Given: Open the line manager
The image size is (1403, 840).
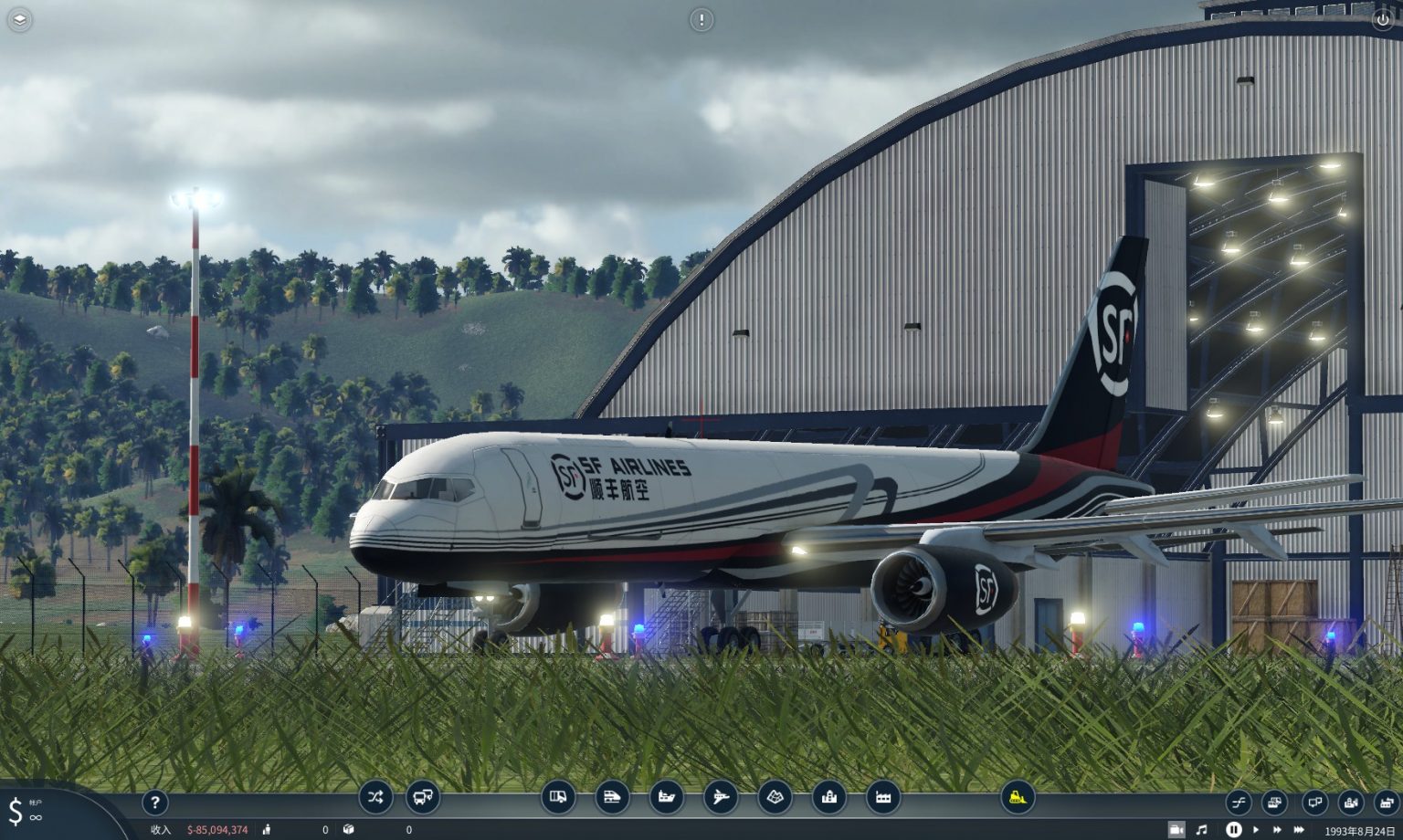Looking at the screenshot, I should (x=374, y=797).
